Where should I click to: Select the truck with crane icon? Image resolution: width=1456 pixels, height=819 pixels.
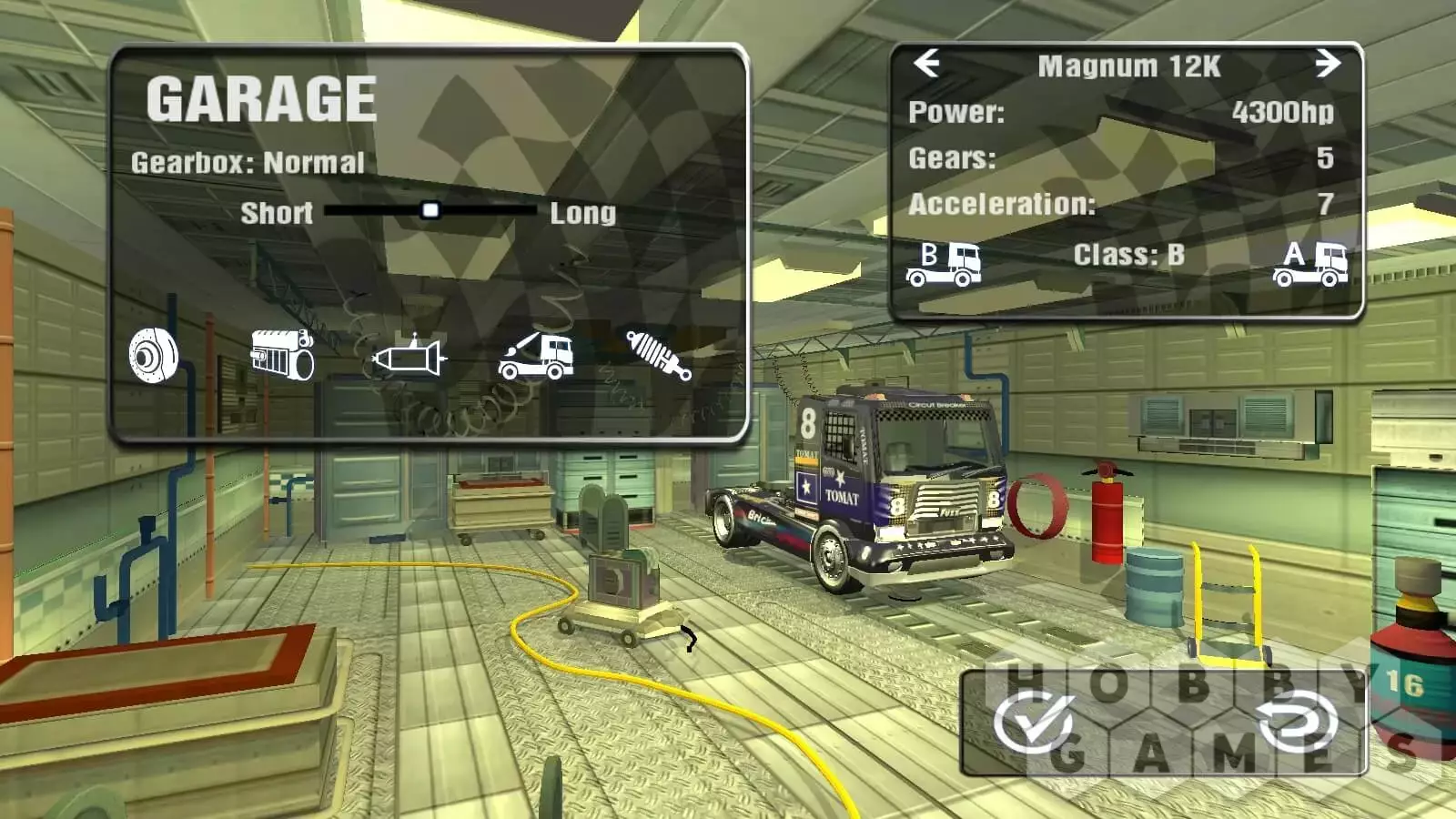click(536, 356)
